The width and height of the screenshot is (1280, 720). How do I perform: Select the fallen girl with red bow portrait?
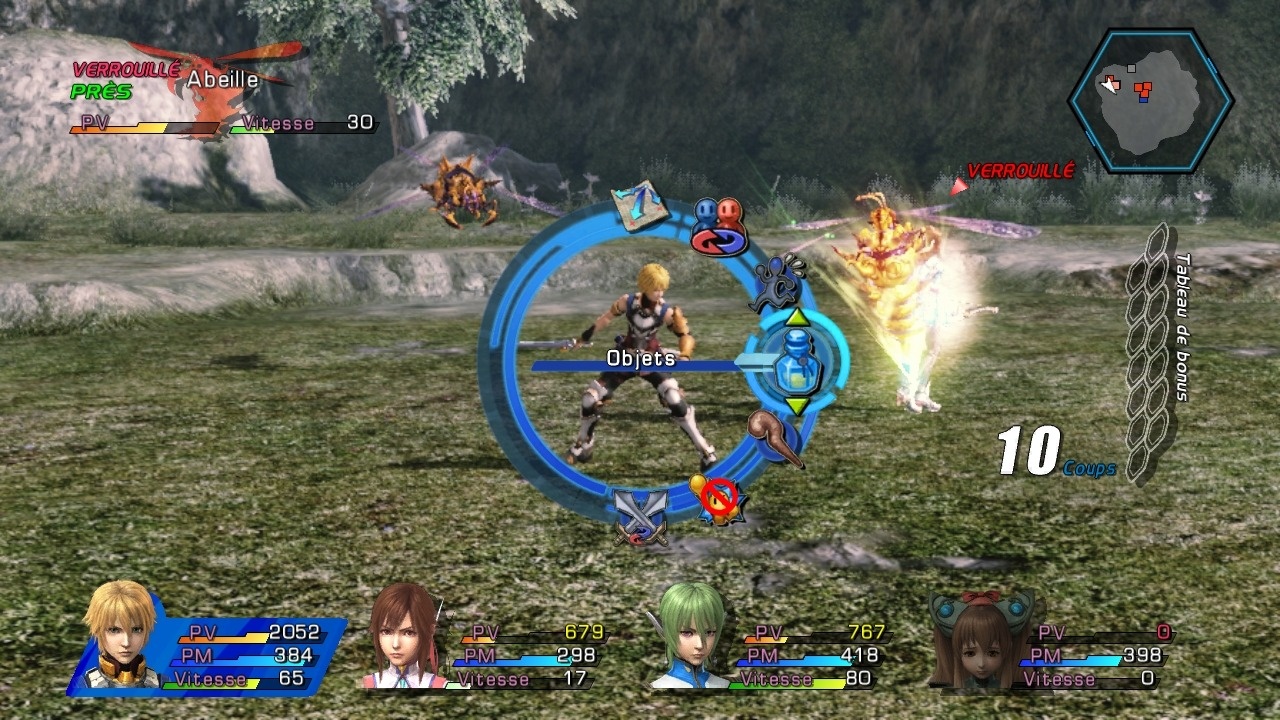tap(979, 638)
